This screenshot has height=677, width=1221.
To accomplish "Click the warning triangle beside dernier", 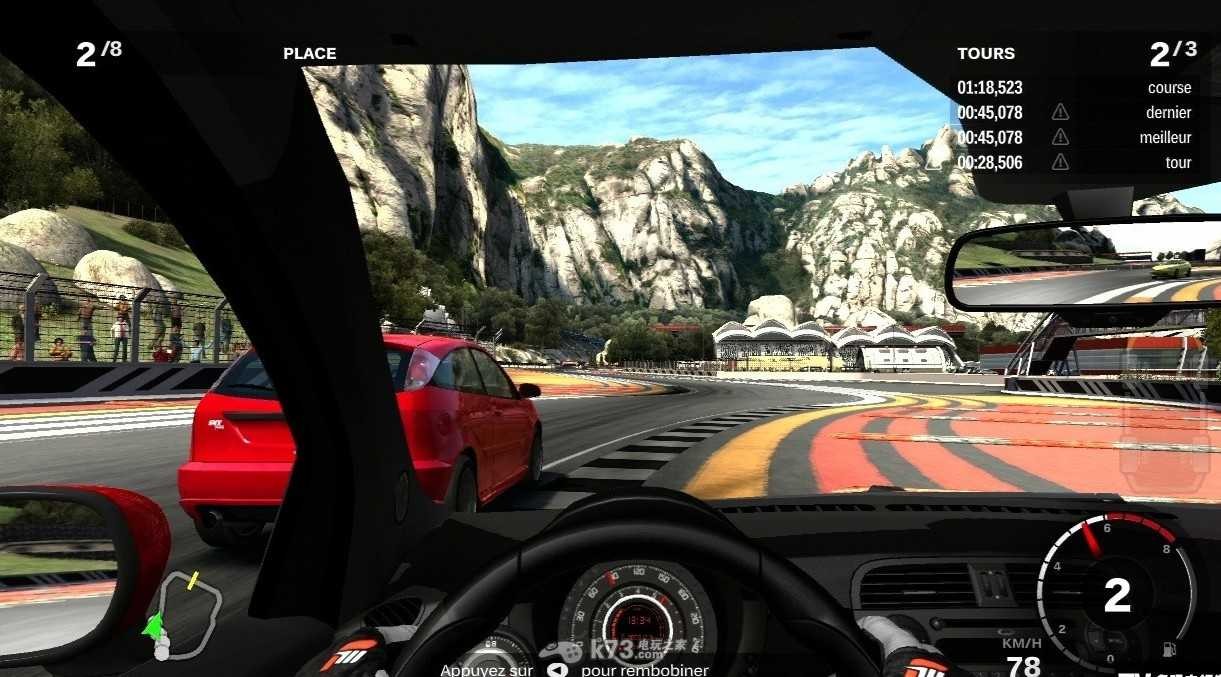I will click(x=1060, y=113).
